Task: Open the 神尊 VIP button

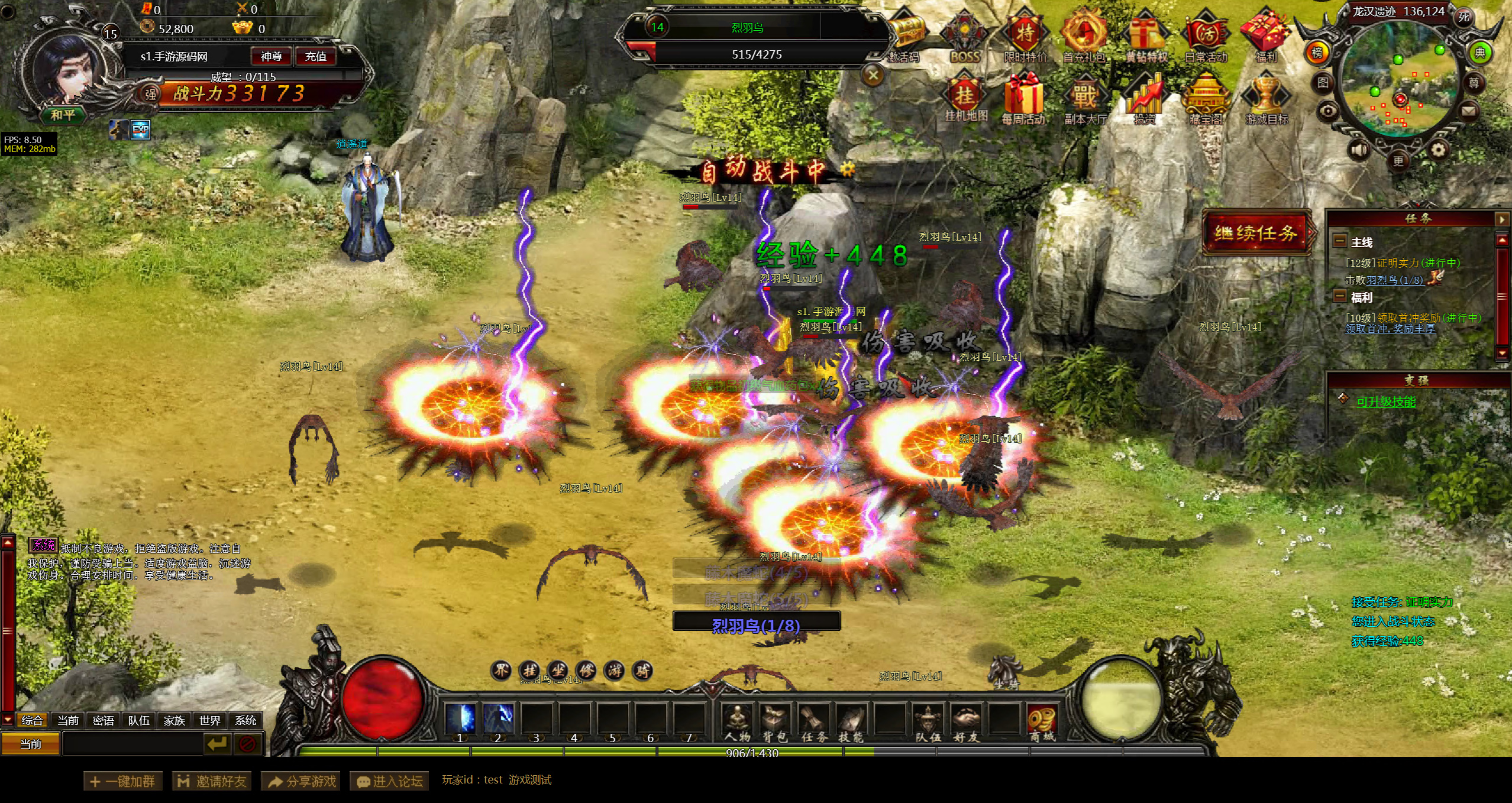Action: point(271,56)
